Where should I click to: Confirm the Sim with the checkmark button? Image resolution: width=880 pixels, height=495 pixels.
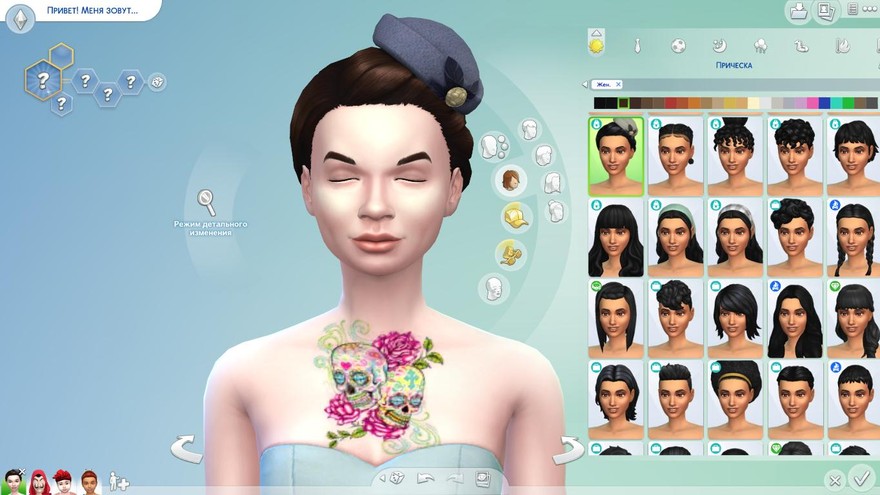tap(860, 478)
